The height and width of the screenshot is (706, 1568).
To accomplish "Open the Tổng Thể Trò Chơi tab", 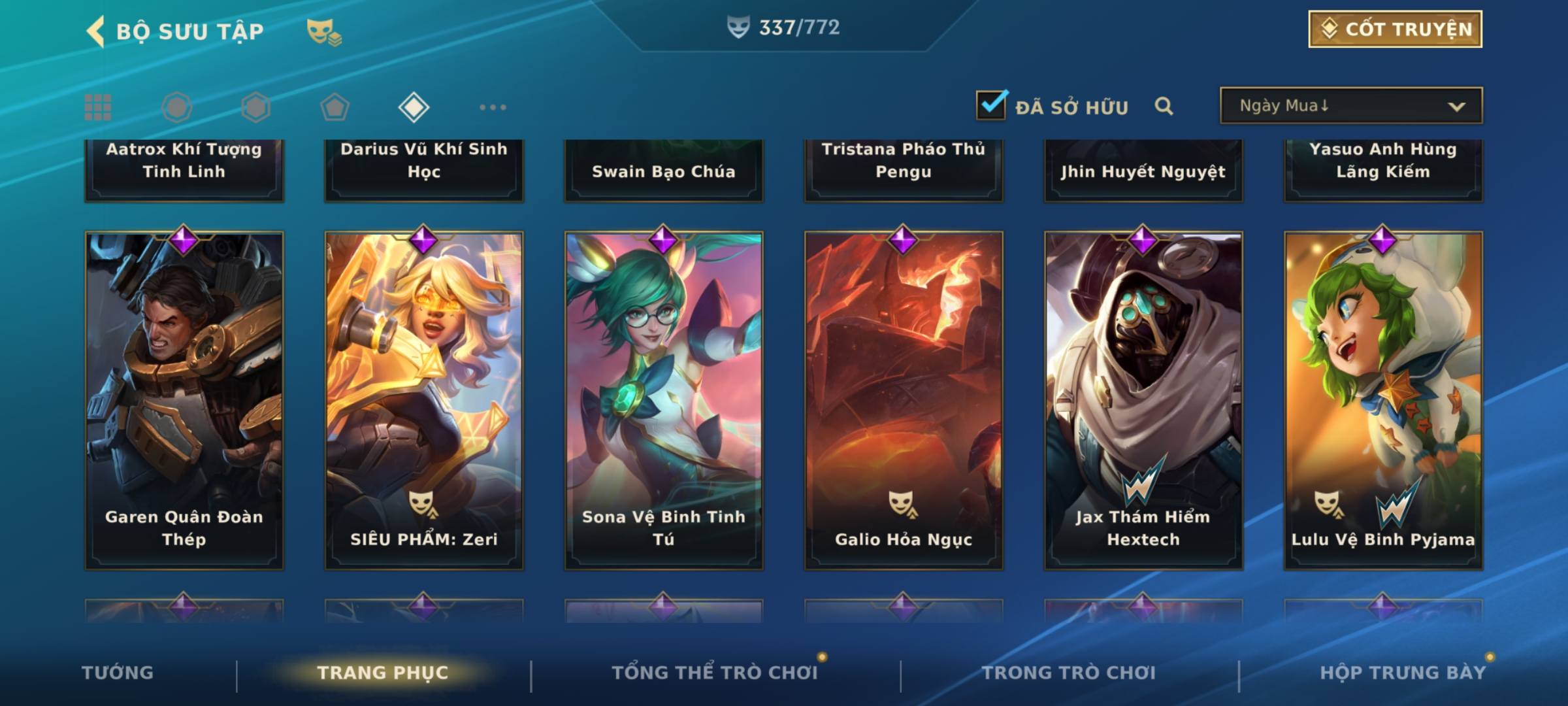I will 715,673.
